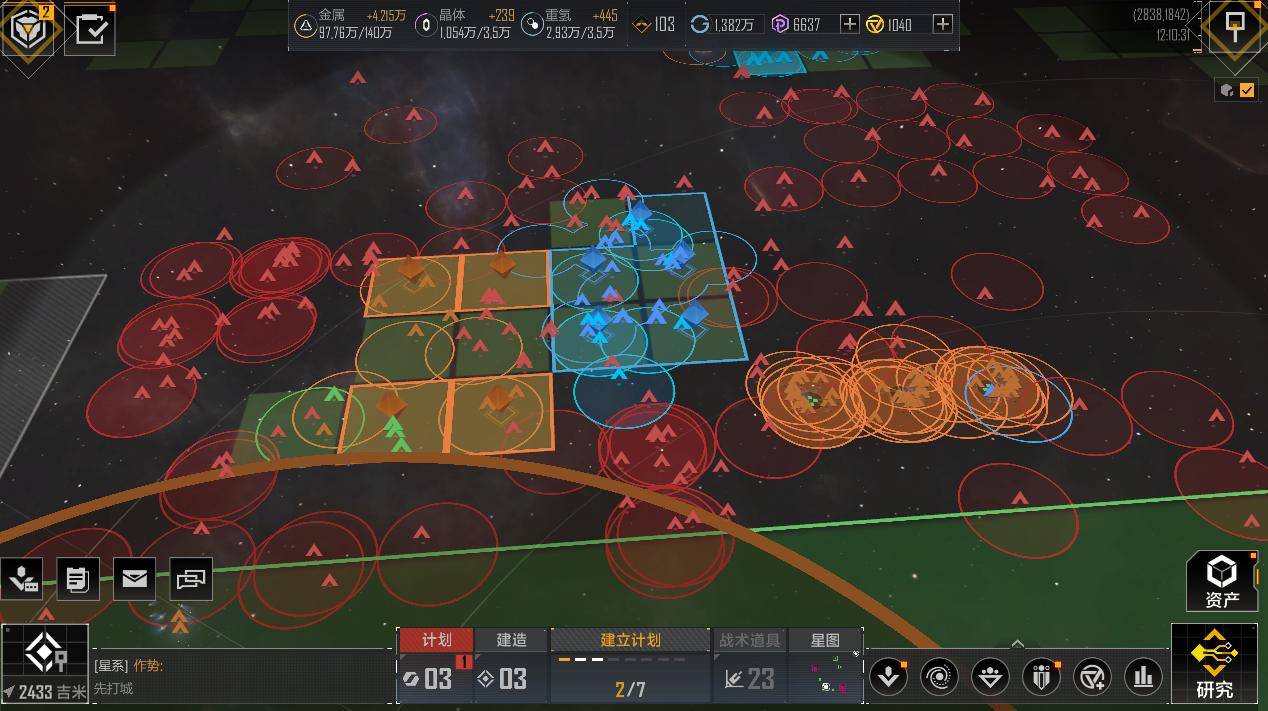Select 建立计划 to create a plan
The height and width of the screenshot is (711, 1268).
630,640
